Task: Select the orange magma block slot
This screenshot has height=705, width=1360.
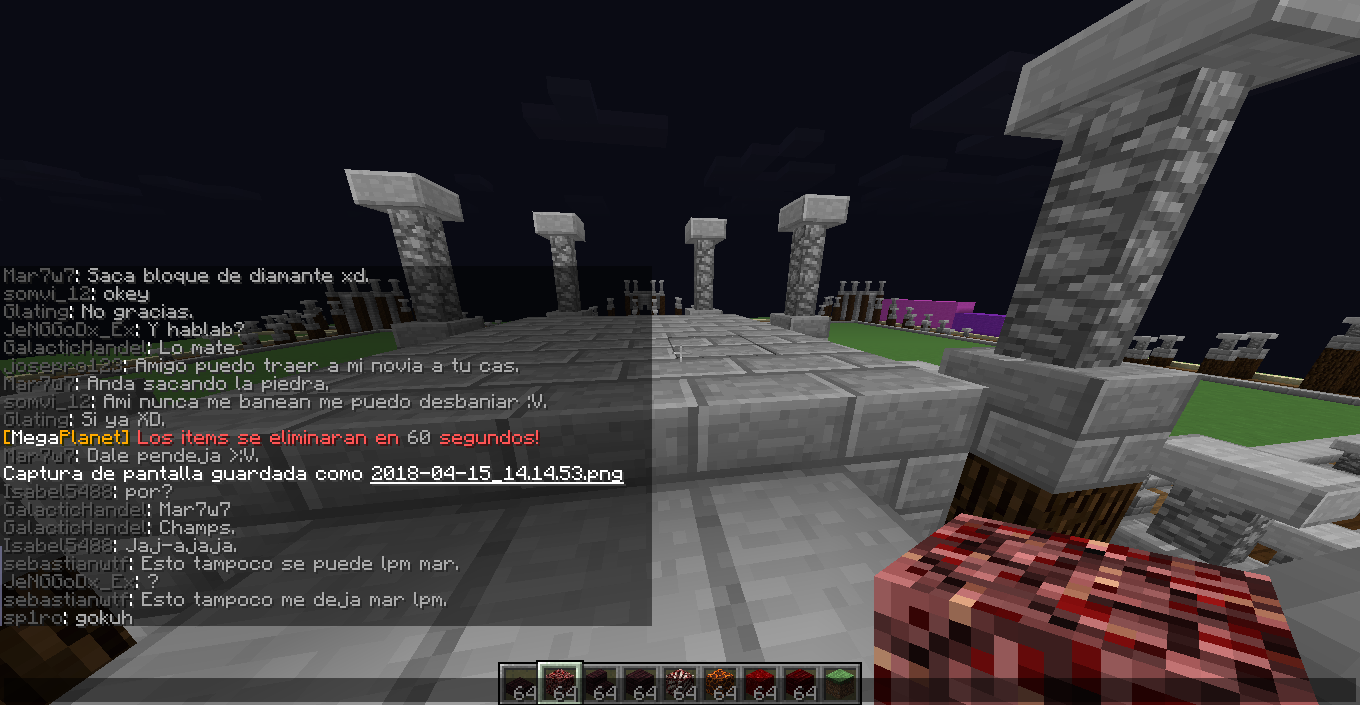Action: (719, 684)
